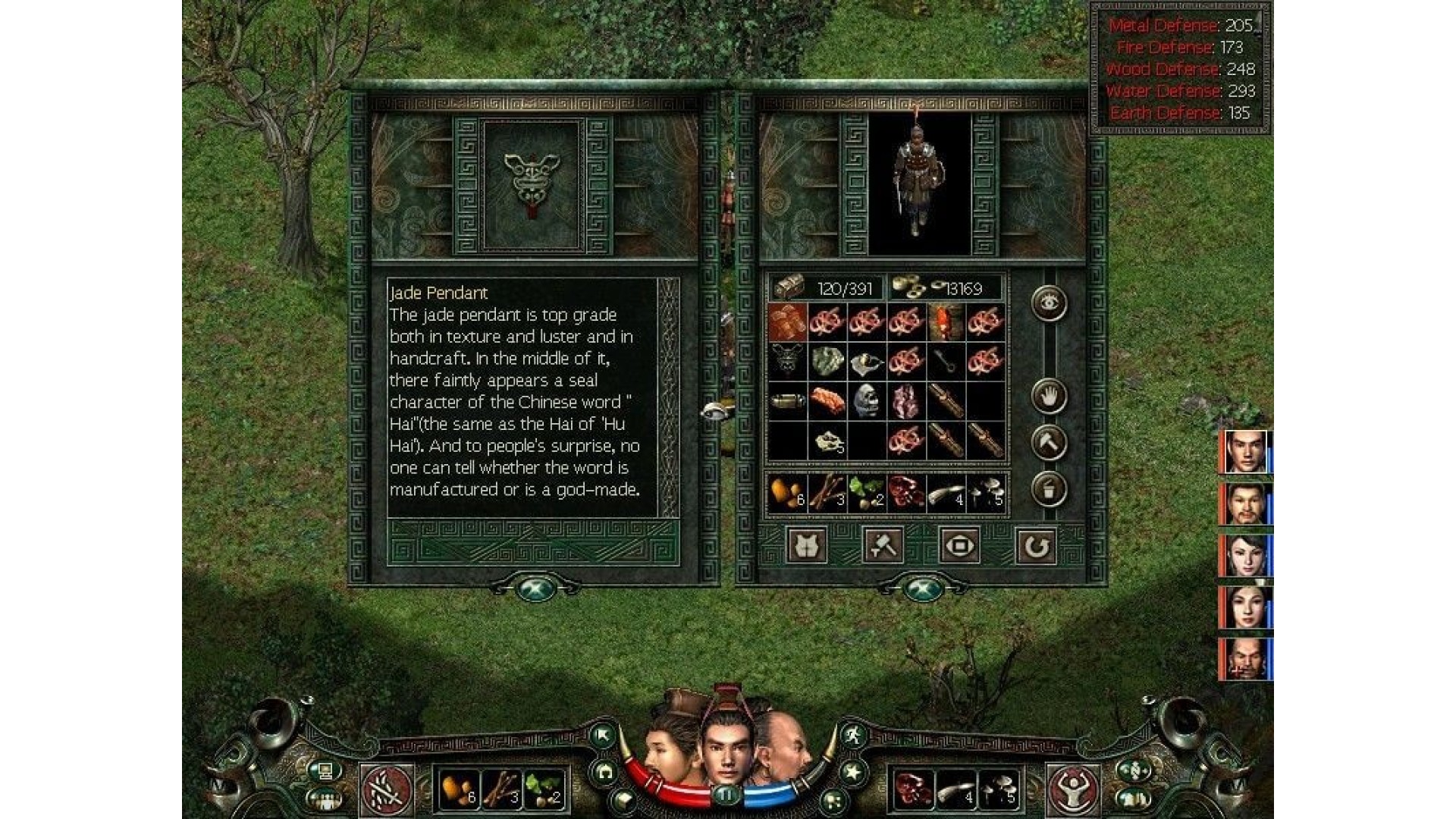The image size is (1456, 819).
Task: Click the trash bucket discard button
Action: (1050, 489)
